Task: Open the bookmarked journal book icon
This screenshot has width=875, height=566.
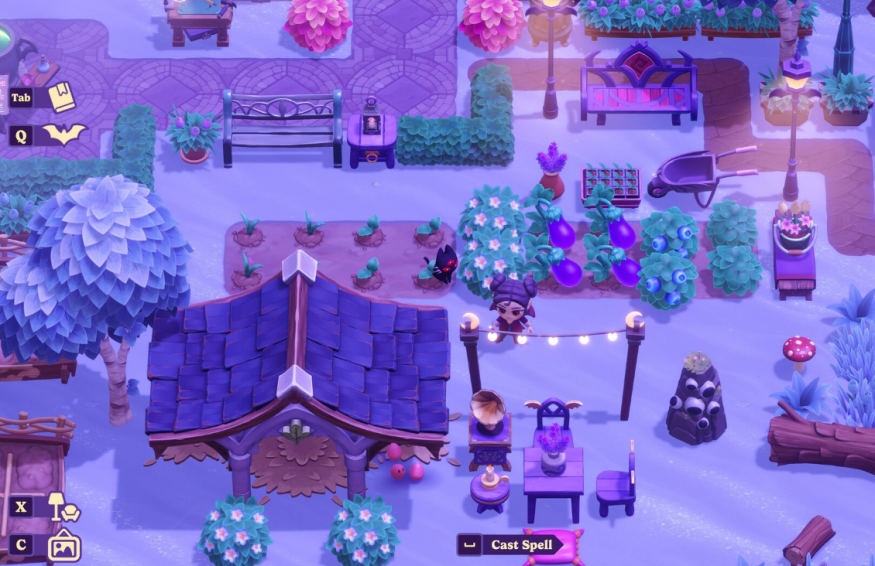Action: (62, 97)
